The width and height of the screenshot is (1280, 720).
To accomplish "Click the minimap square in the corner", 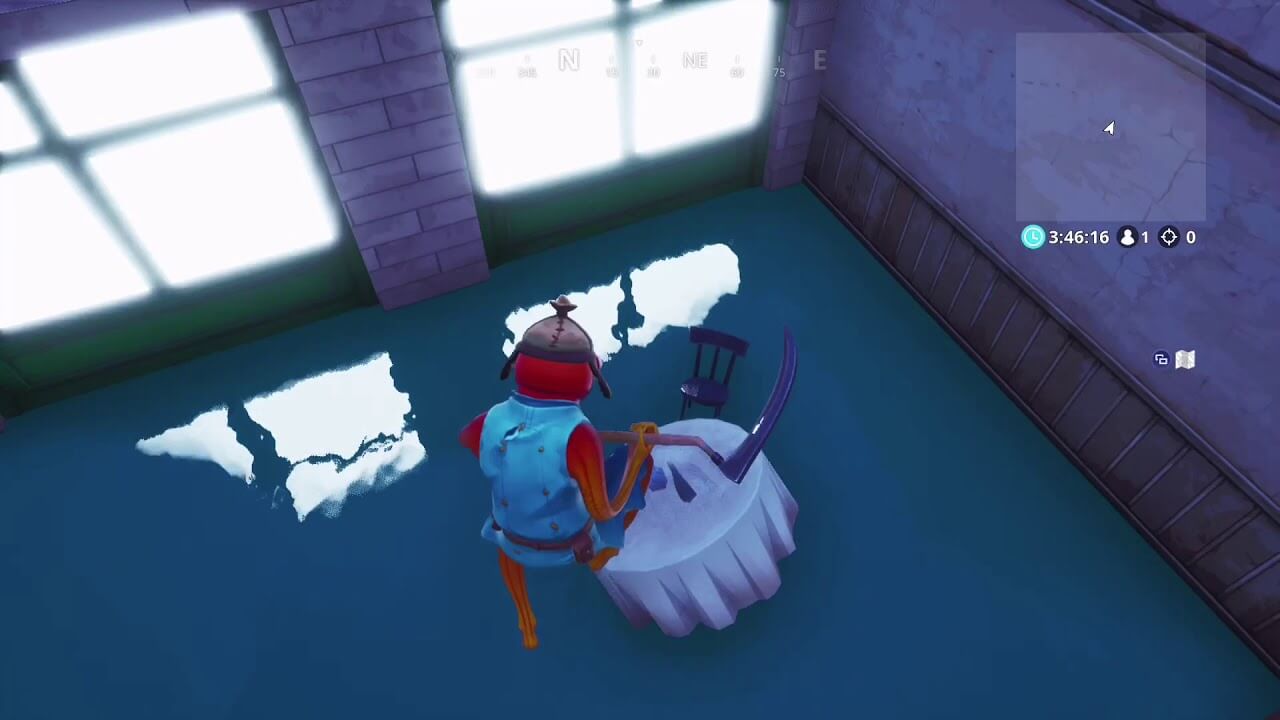I will (x=1110, y=125).
